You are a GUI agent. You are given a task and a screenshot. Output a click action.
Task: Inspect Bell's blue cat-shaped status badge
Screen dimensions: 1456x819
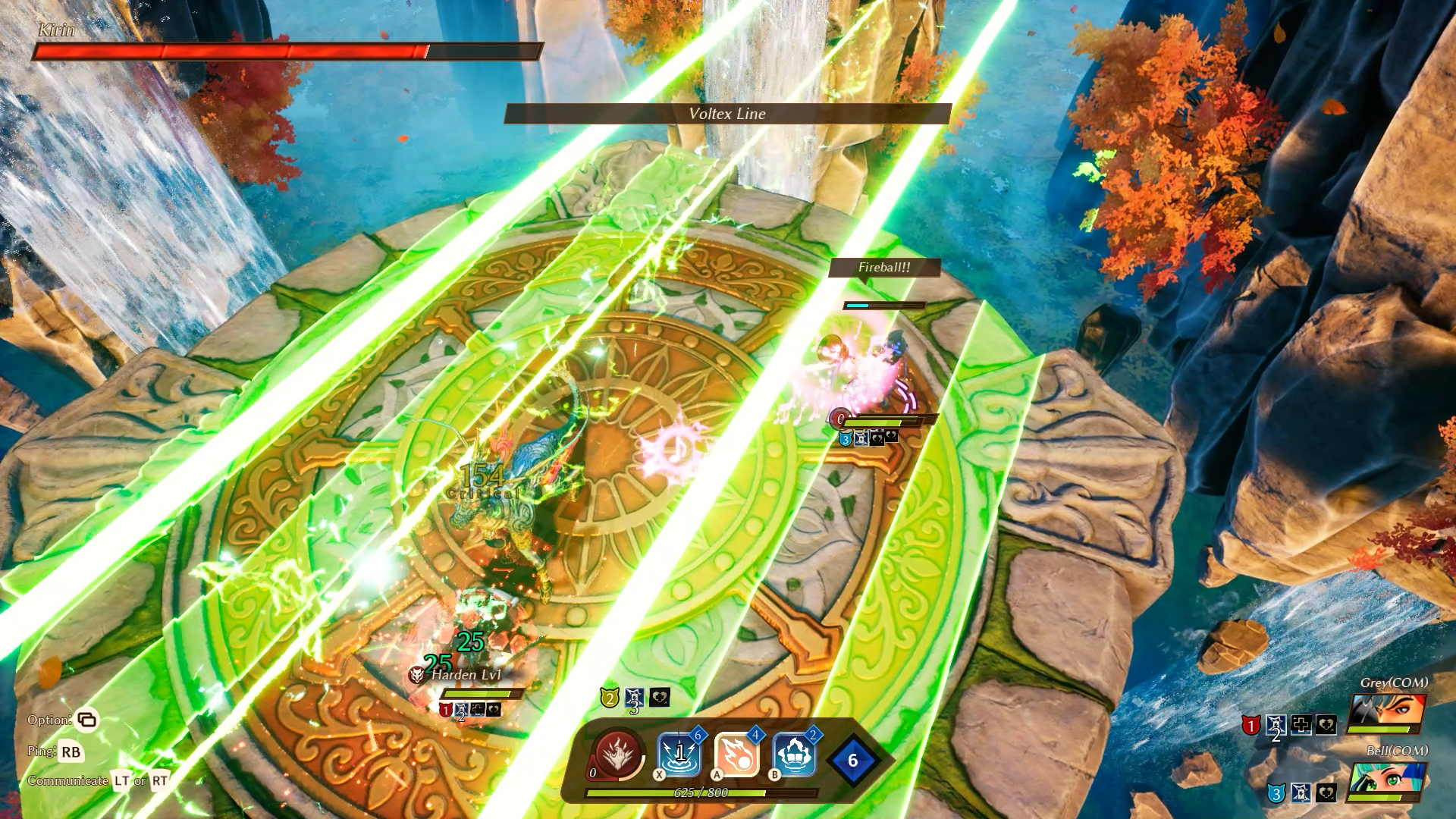click(1276, 793)
